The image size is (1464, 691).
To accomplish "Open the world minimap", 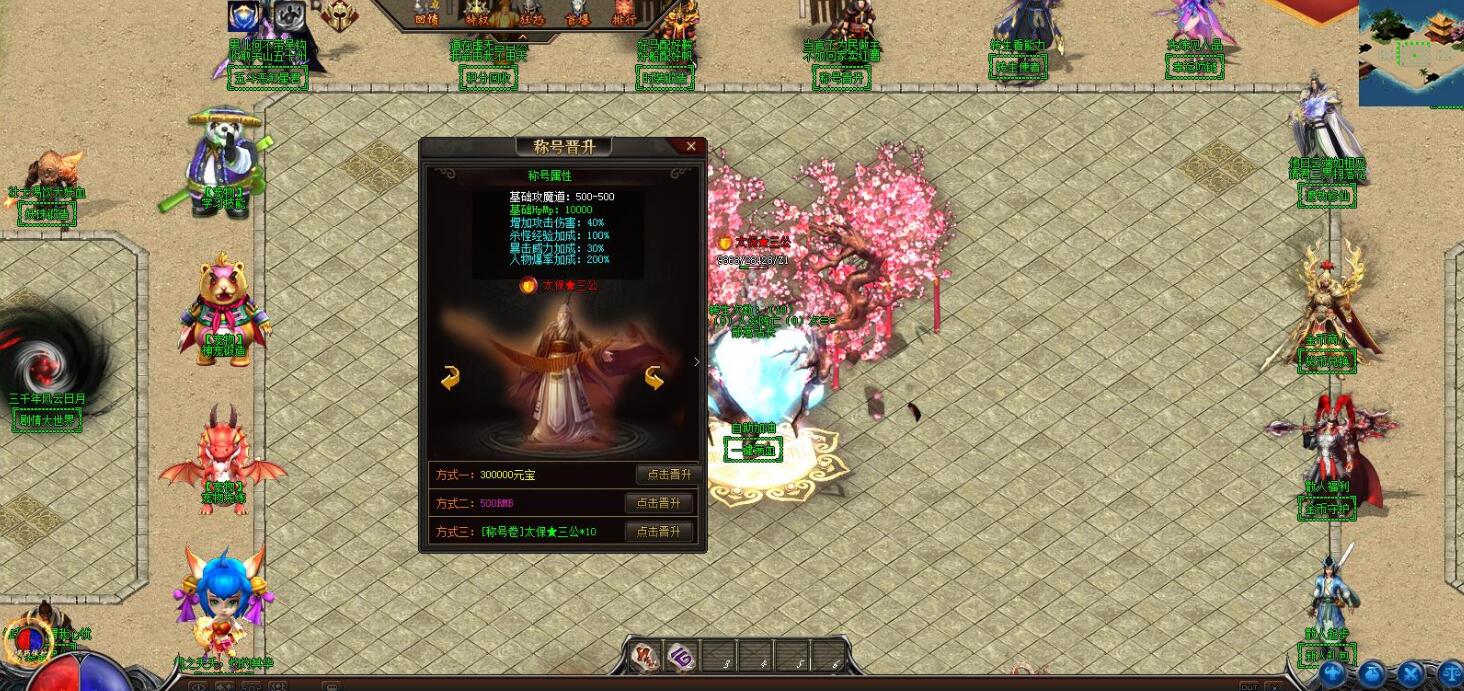I will pyautogui.click(x=1410, y=52).
